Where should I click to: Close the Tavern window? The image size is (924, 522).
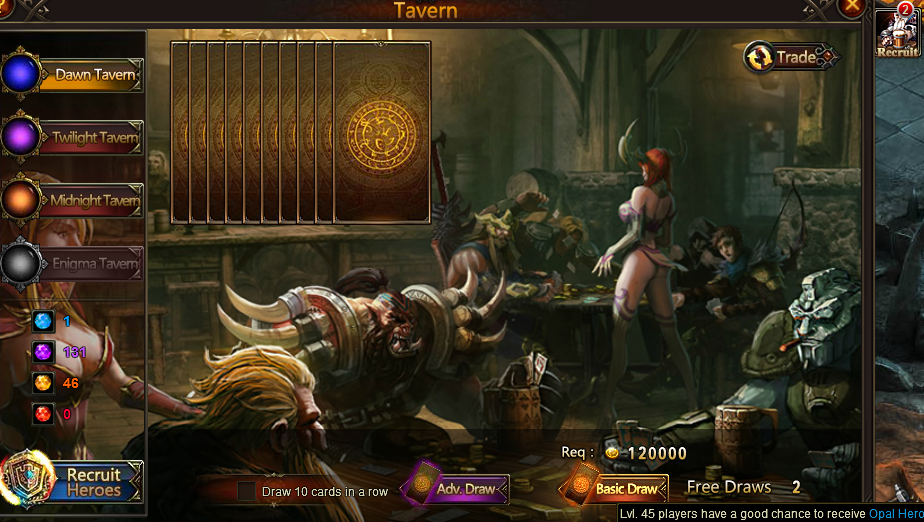pyautogui.click(x=851, y=7)
